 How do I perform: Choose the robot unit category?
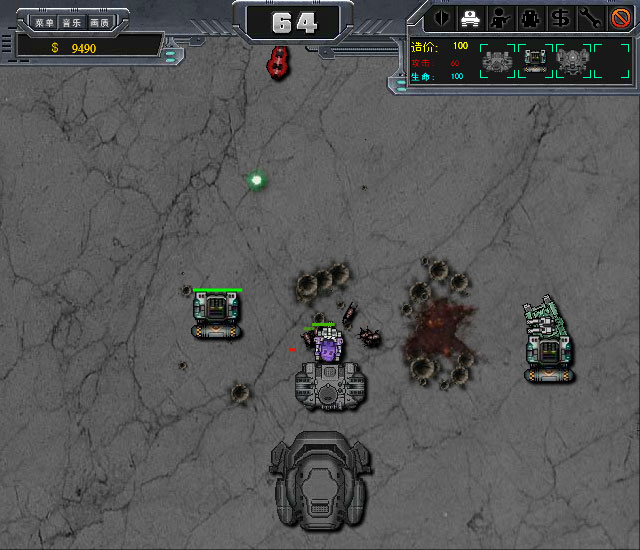point(526,17)
